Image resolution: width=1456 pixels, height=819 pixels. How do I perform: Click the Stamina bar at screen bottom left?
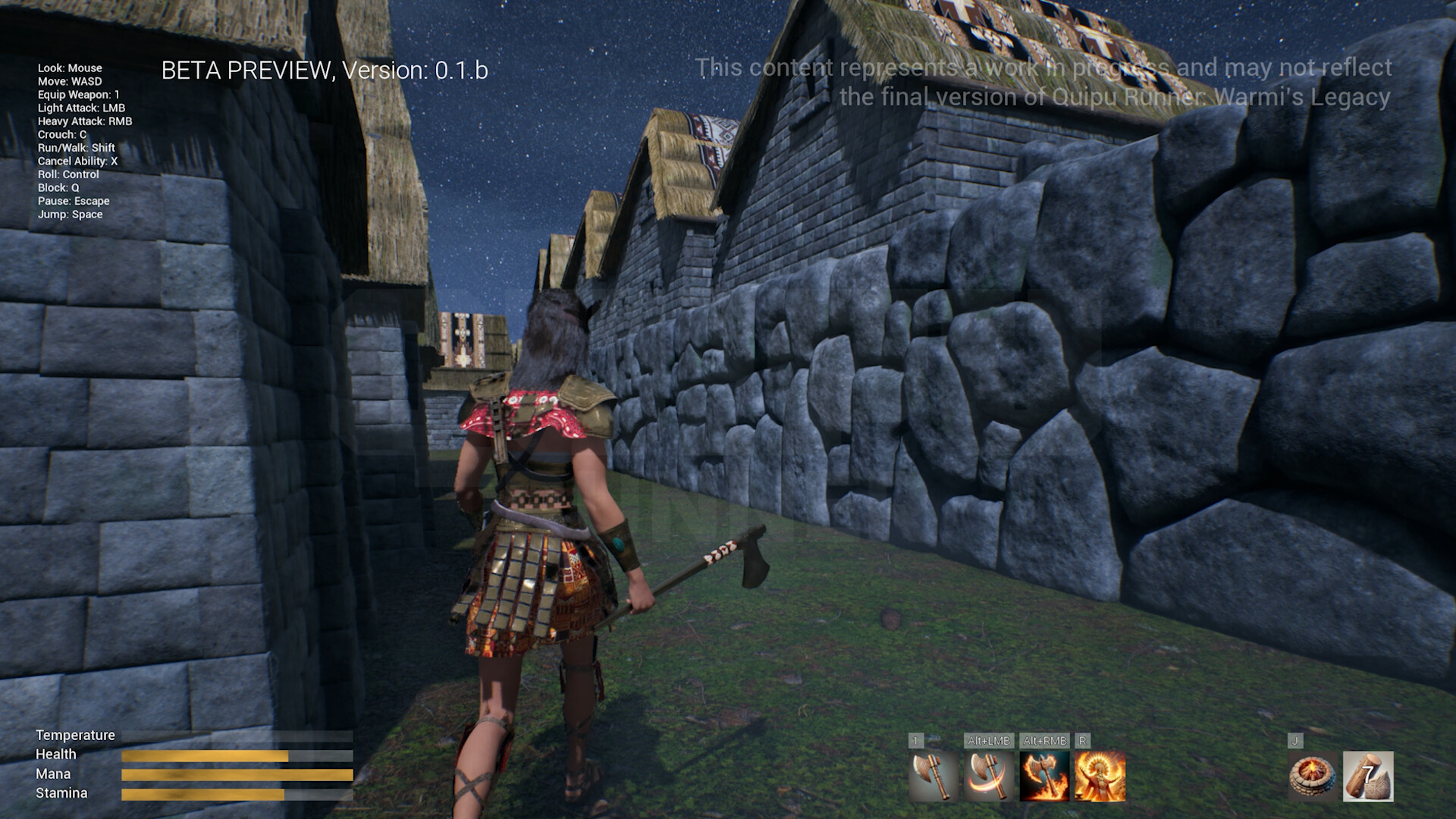pos(205,793)
